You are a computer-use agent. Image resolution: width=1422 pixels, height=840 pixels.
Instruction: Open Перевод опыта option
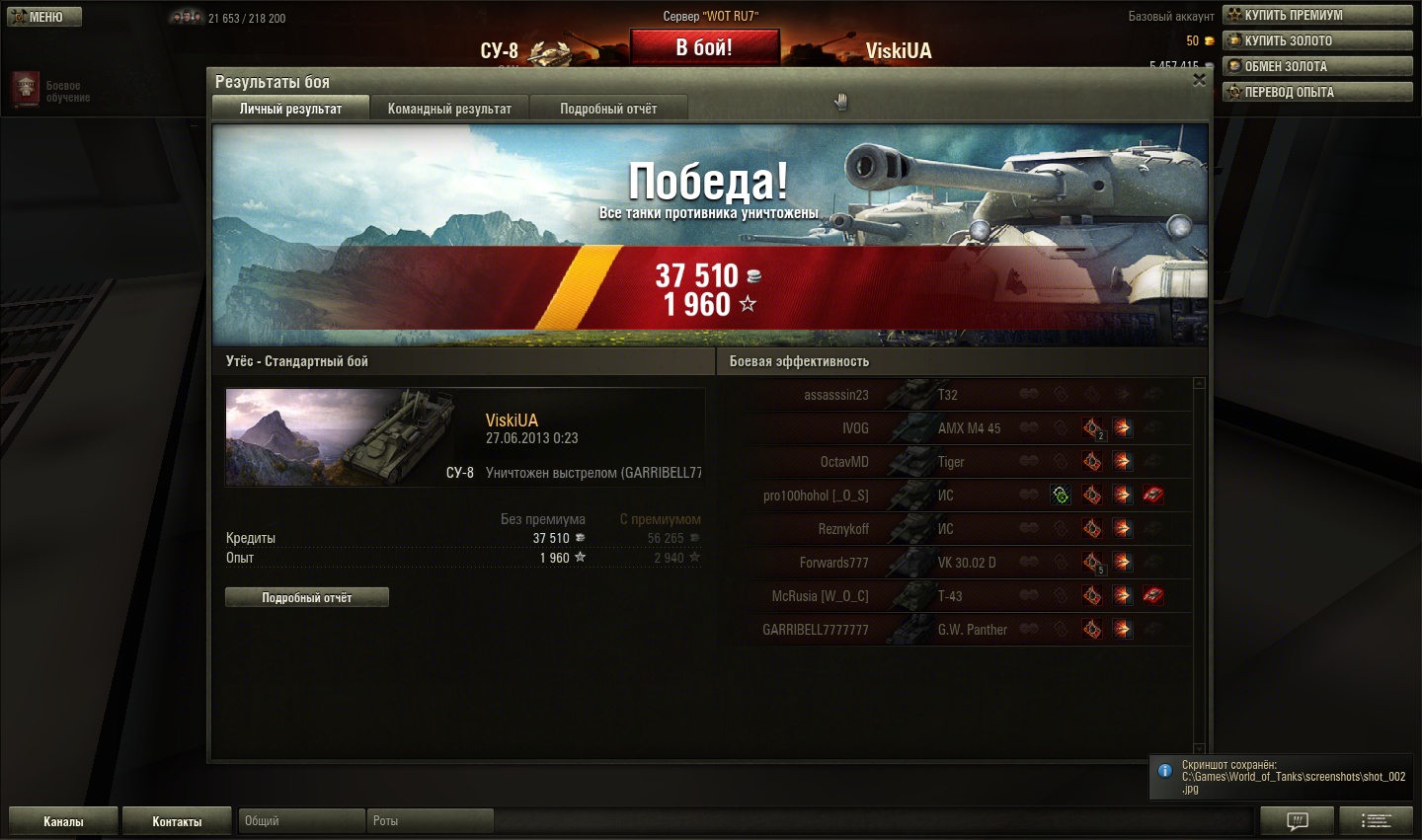[1317, 92]
